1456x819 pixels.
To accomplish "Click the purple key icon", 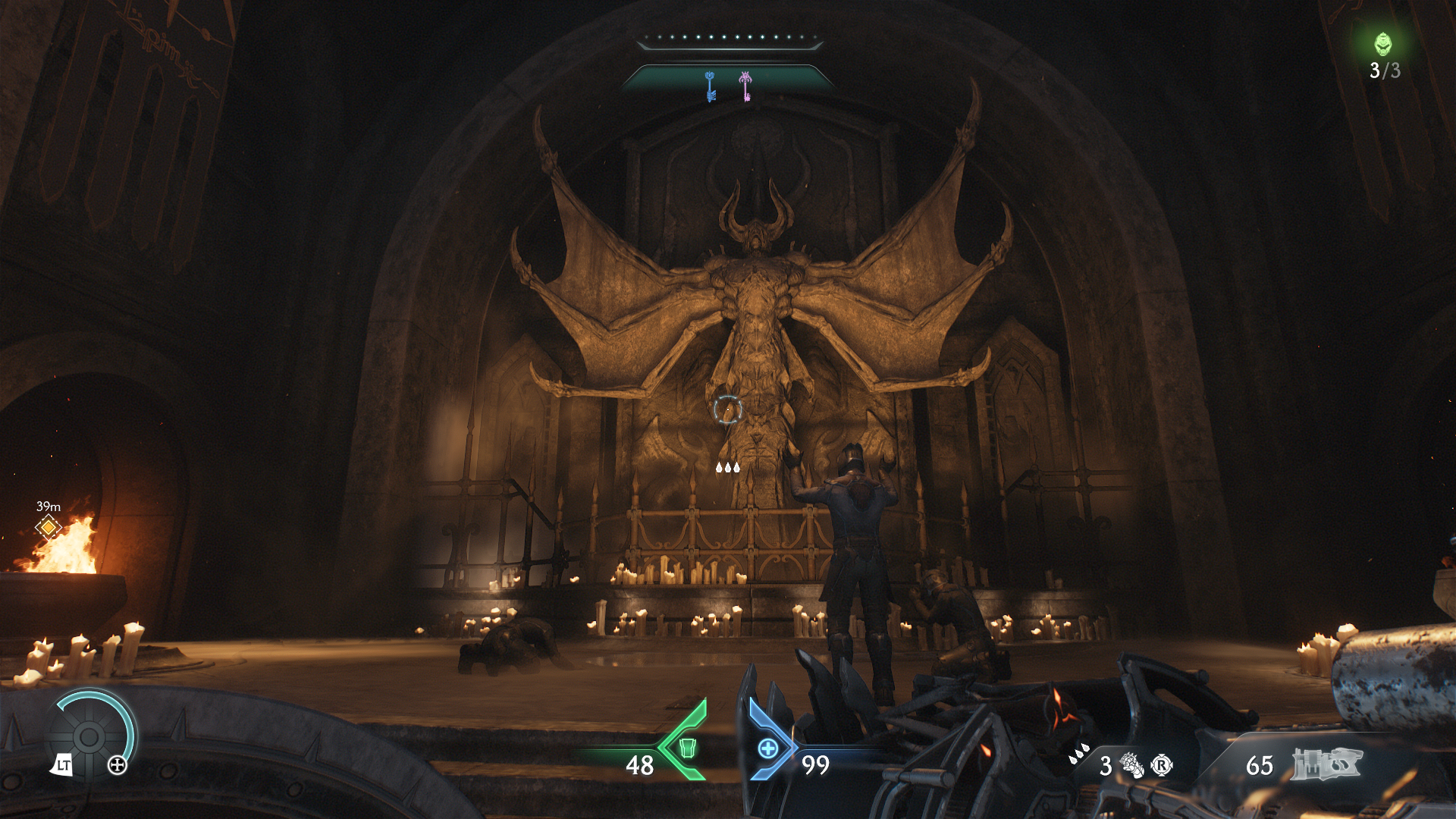I will (746, 86).
